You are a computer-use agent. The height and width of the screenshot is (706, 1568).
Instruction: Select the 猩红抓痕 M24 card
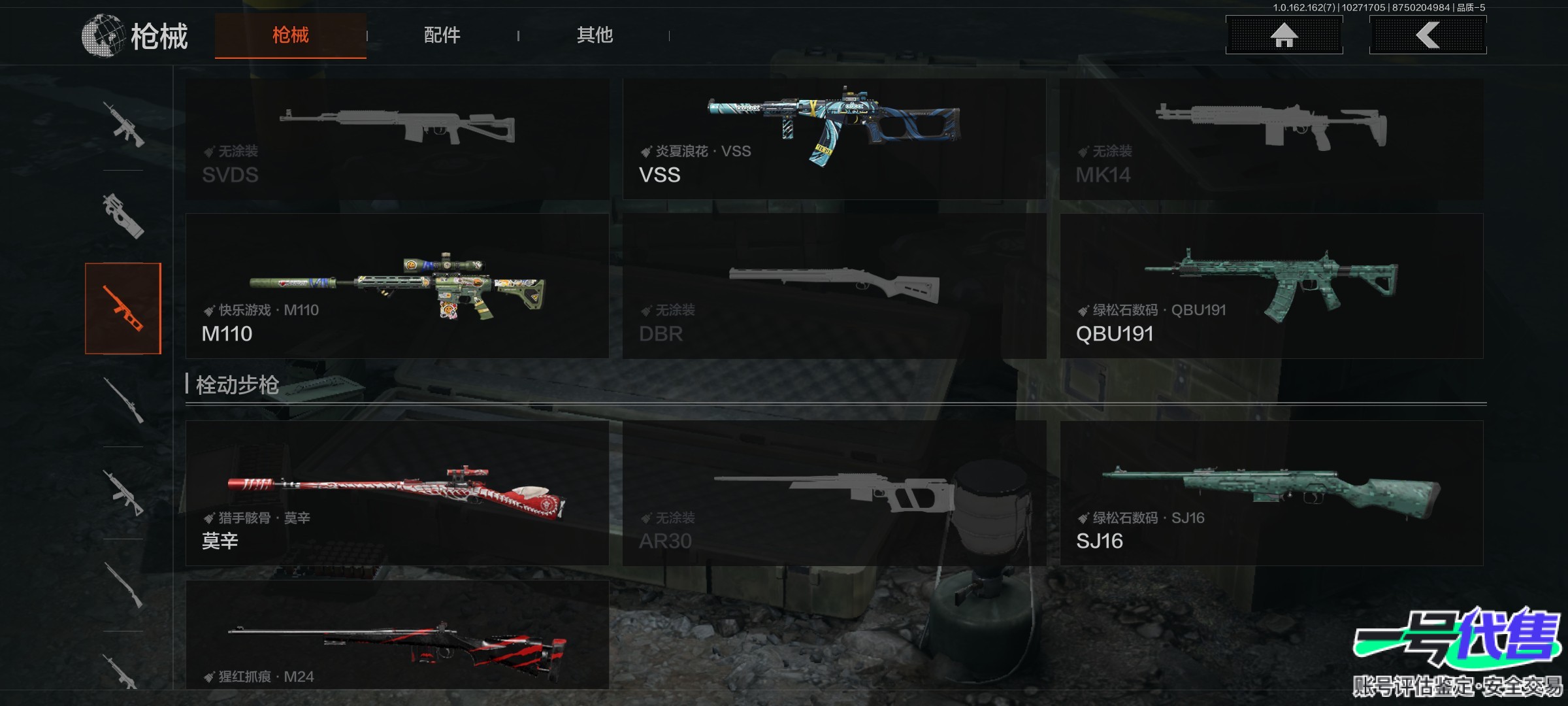coord(397,635)
